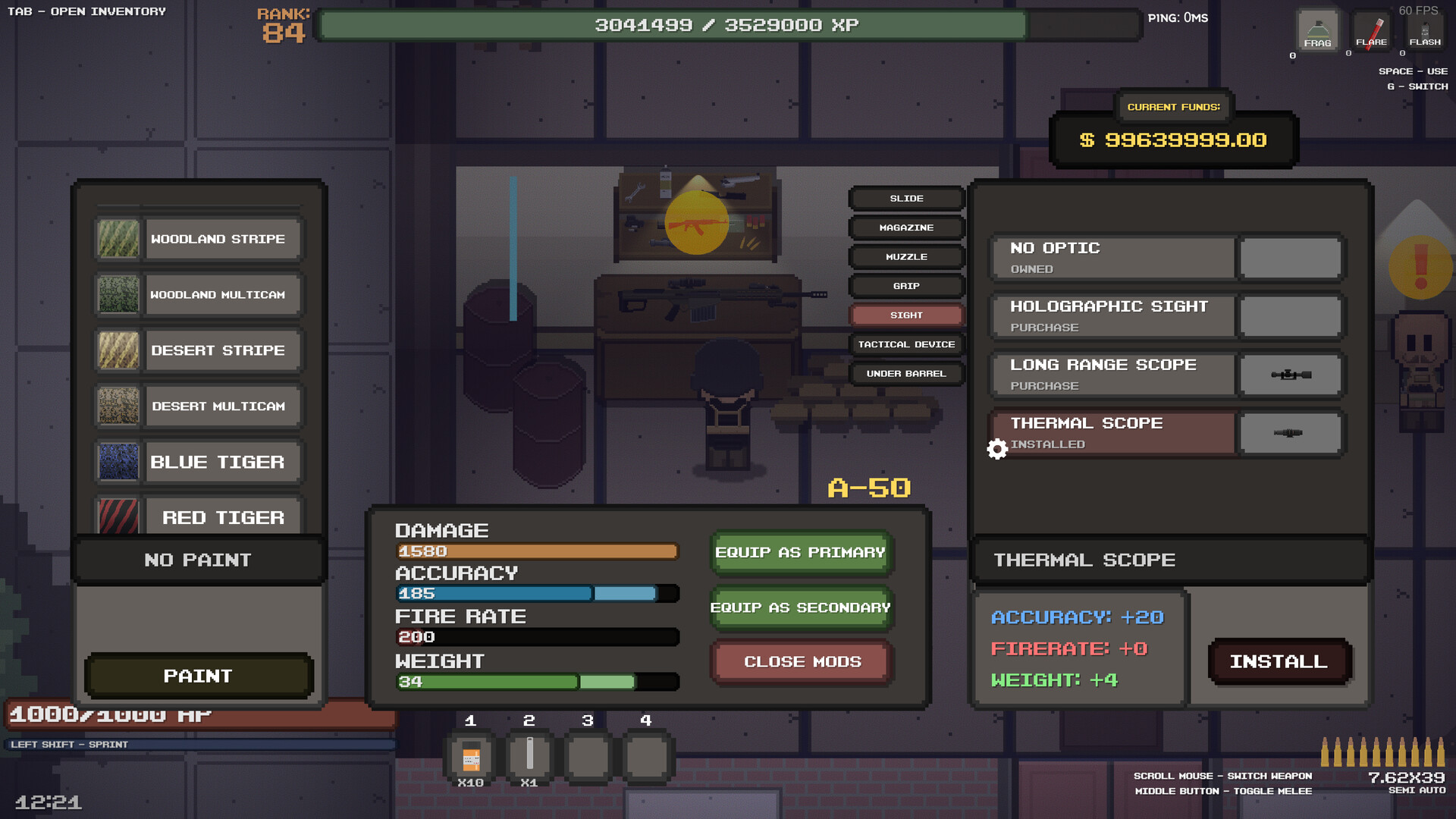1456x819 pixels.
Task: Apply camo using the Paint button
Action: (x=199, y=676)
